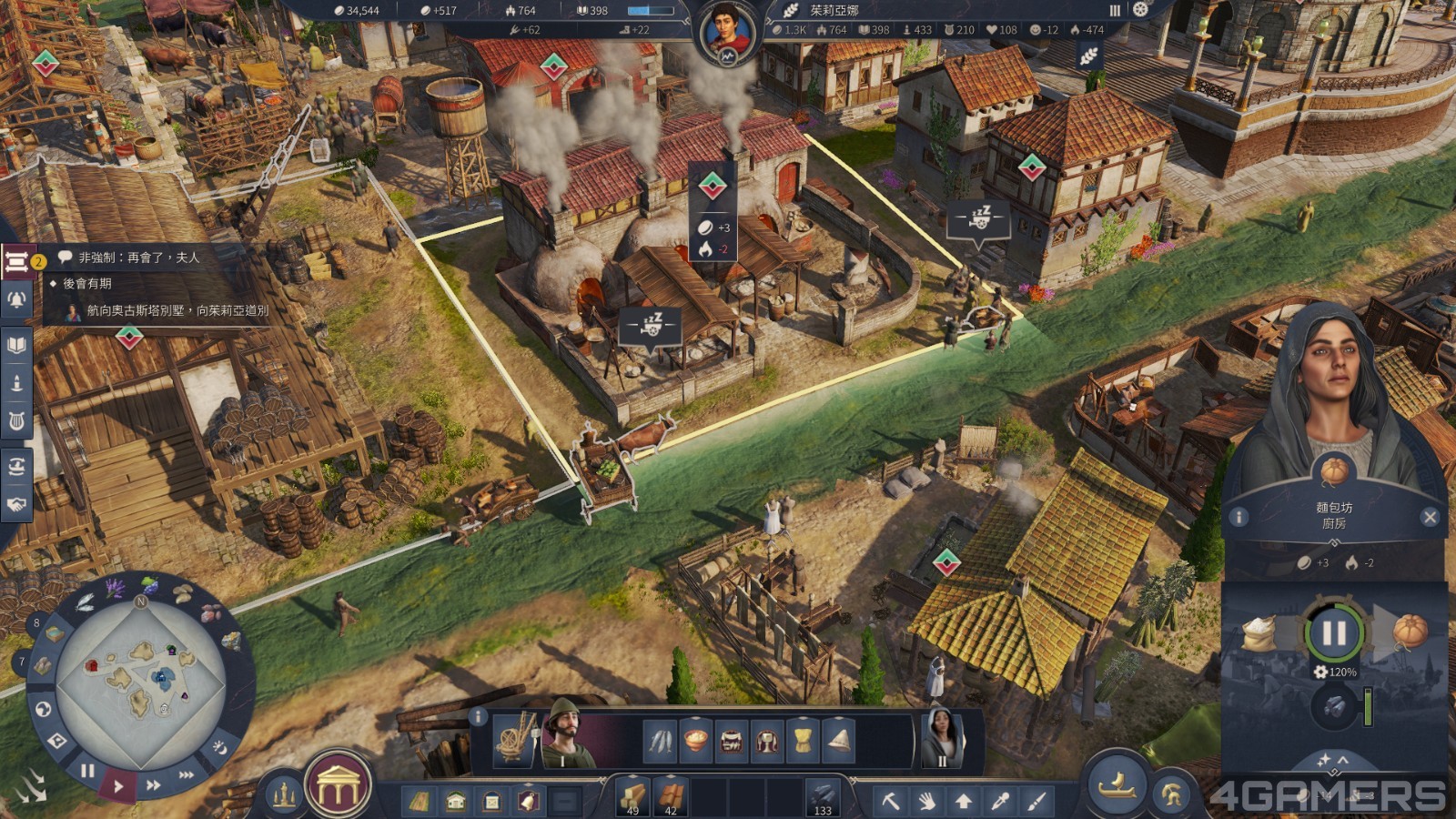Open the ship menu button
Screen dimensions: 1456x819
[1117, 784]
